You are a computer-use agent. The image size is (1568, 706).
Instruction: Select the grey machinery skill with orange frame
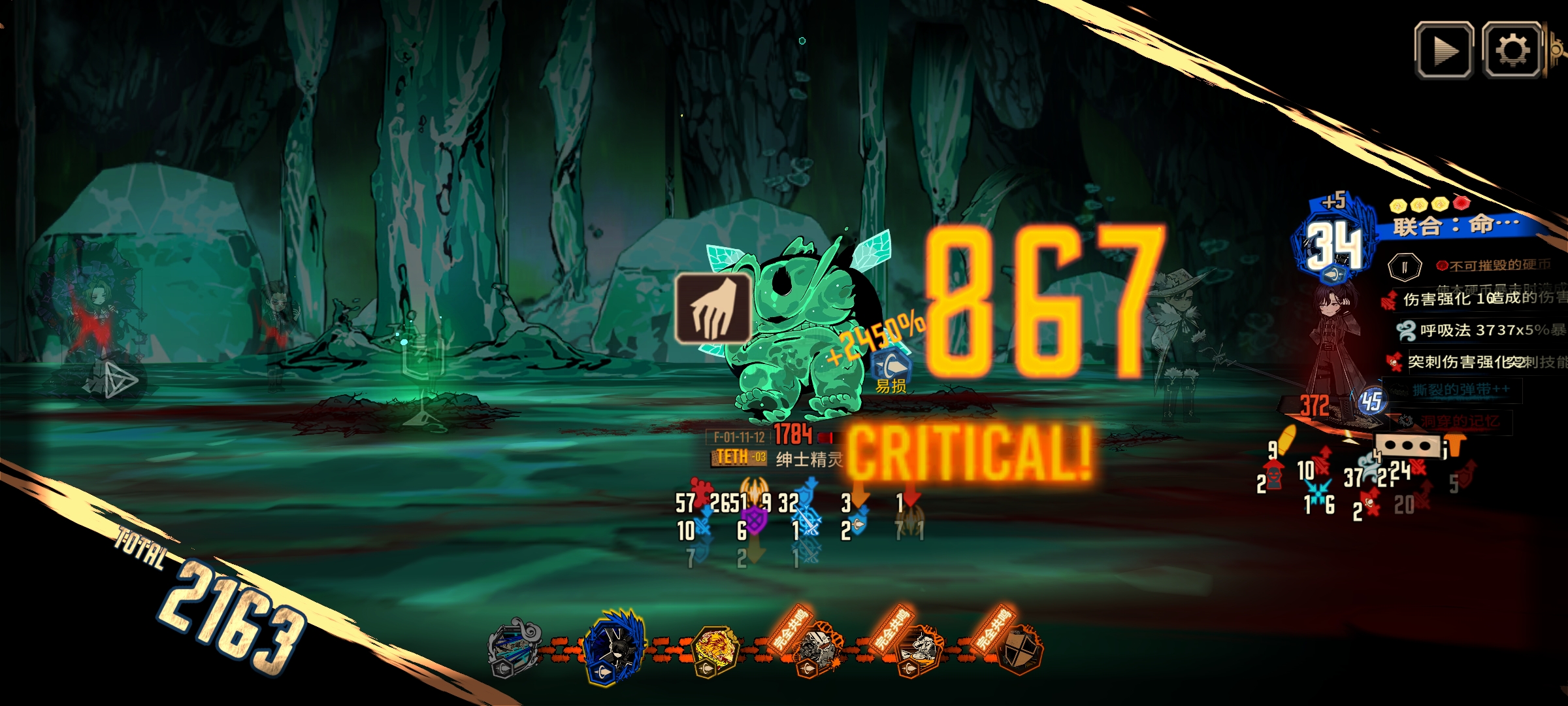point(817,650)
